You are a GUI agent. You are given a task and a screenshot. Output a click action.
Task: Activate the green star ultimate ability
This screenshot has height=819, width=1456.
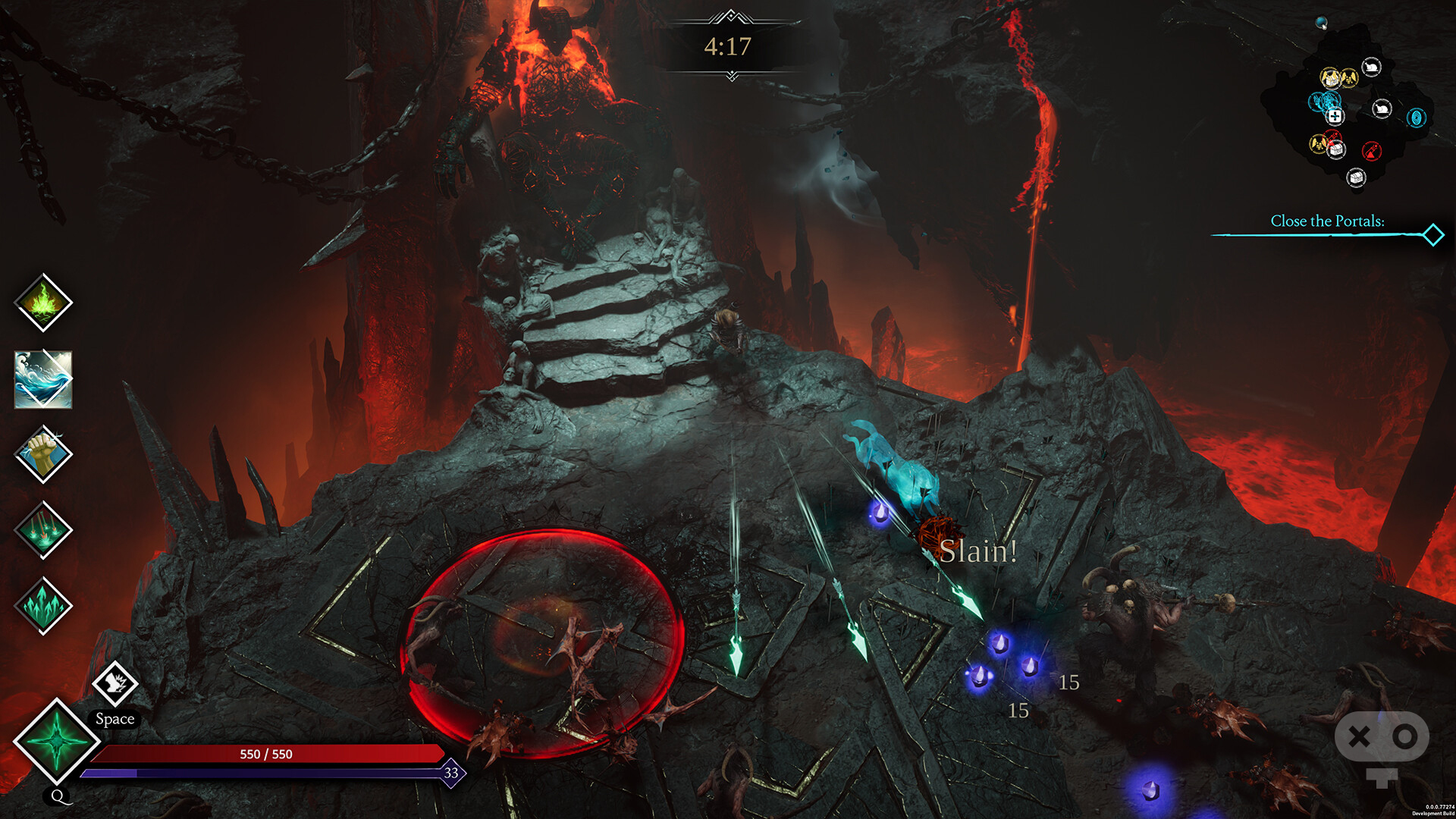pyautogui.click(x=56, y=740)
